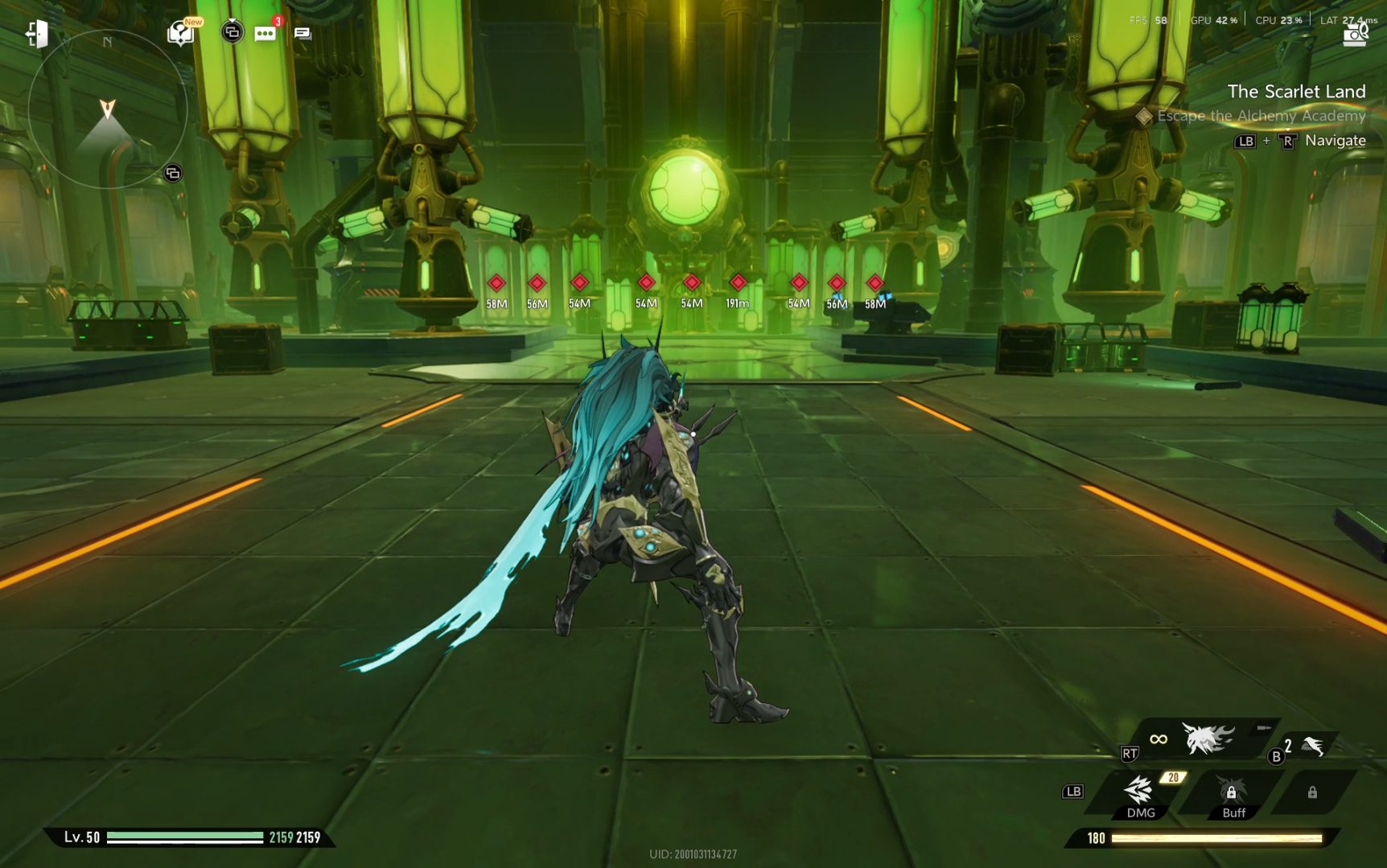1387x868 pixels.
Task: Click the overlapping windows icon beside minimap
Action: [x=172, y=173]
